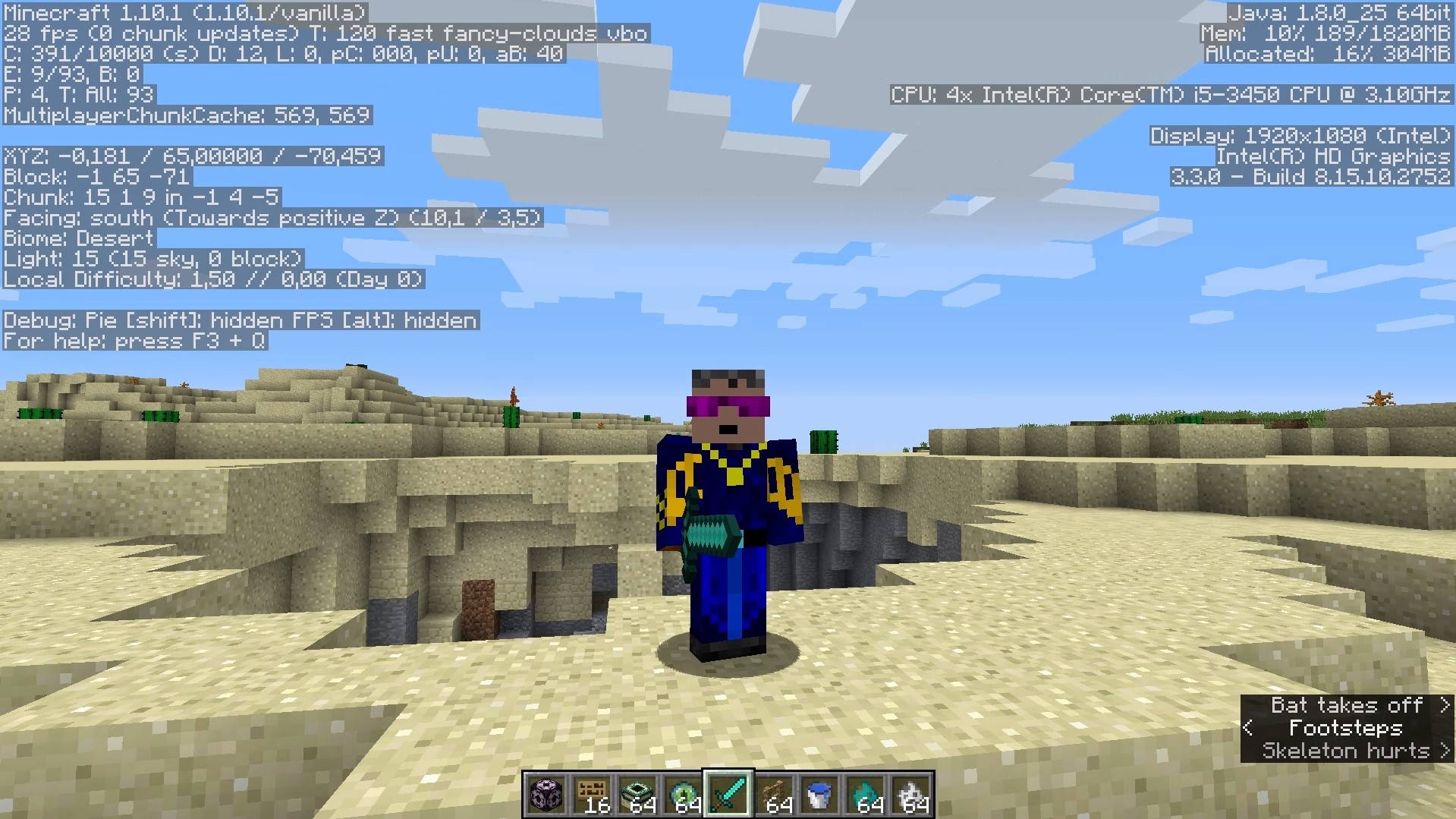This screenshot has width=1456, height=819.
Task: Choose the end portal frame slot
Action: [637, 794]
